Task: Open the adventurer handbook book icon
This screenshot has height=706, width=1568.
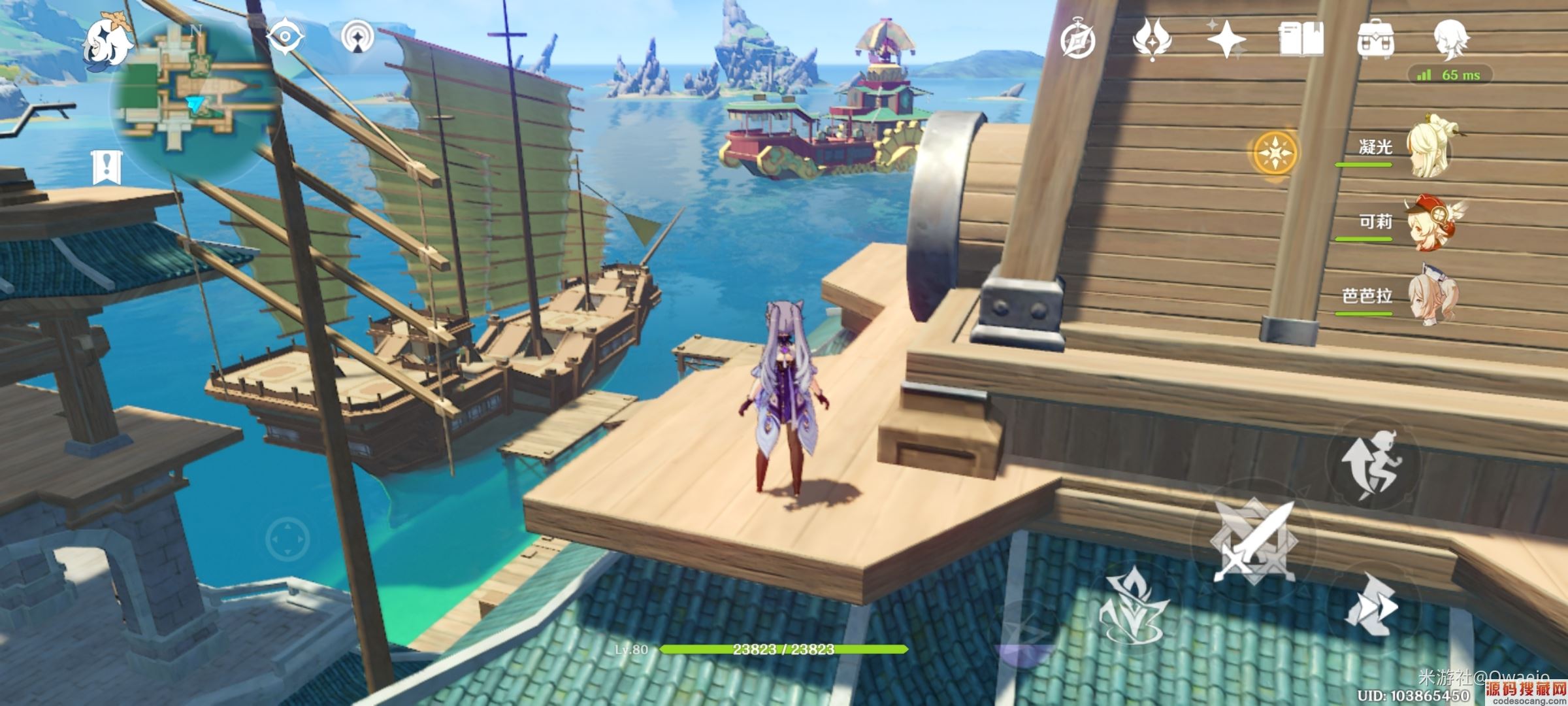Action: point(1301,39)
